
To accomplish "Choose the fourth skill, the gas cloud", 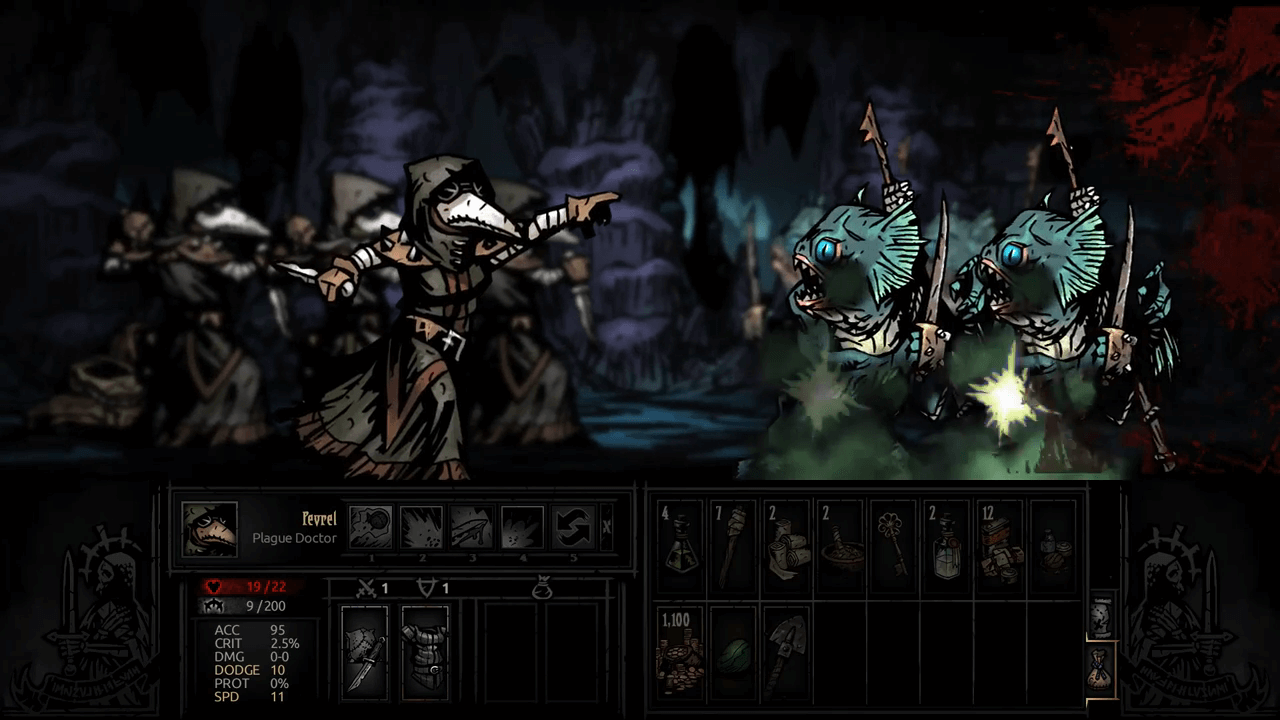I will pyautogui.click(x=522, y=528).
